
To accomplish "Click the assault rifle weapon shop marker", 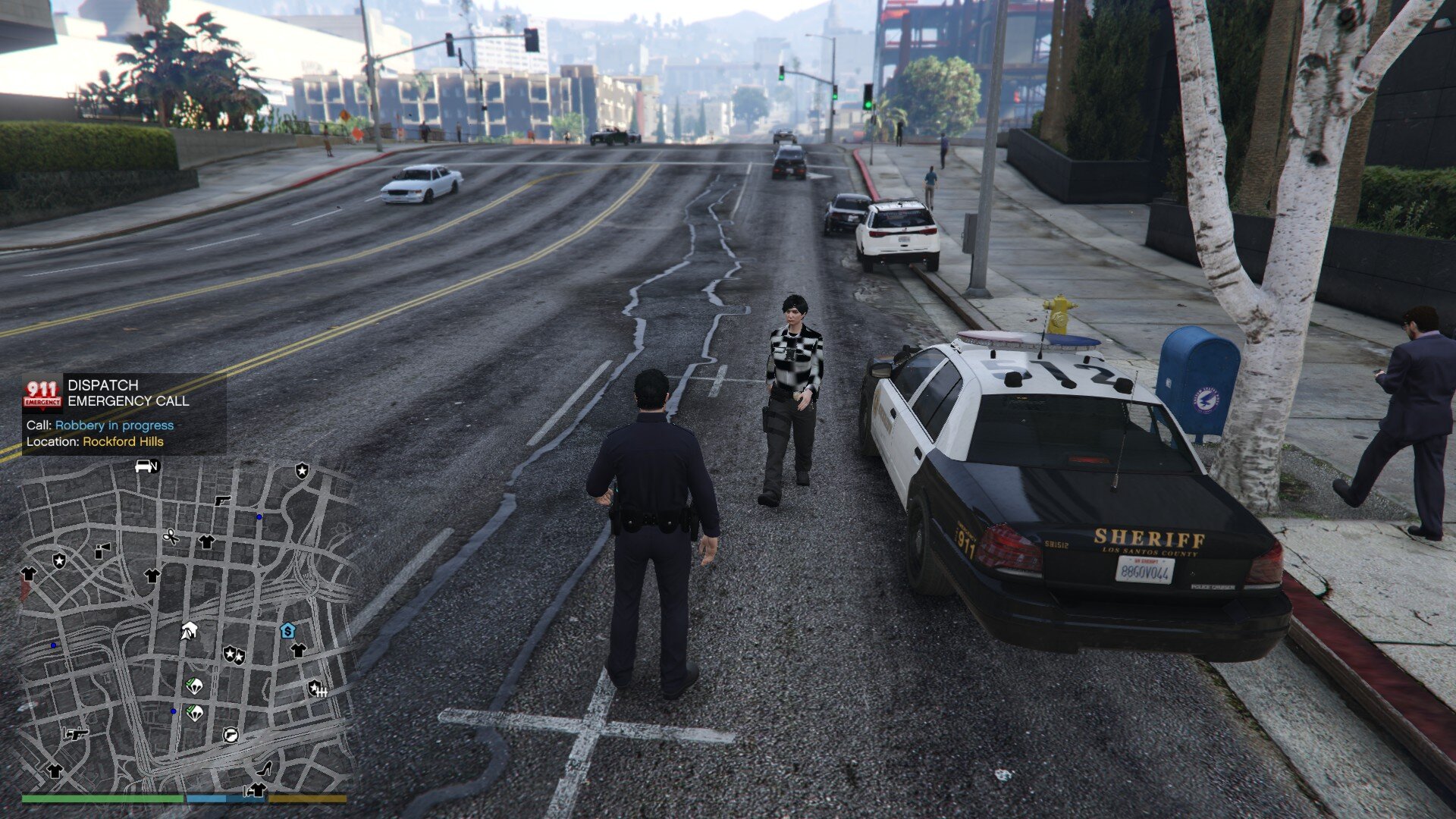I will [76, 733].
